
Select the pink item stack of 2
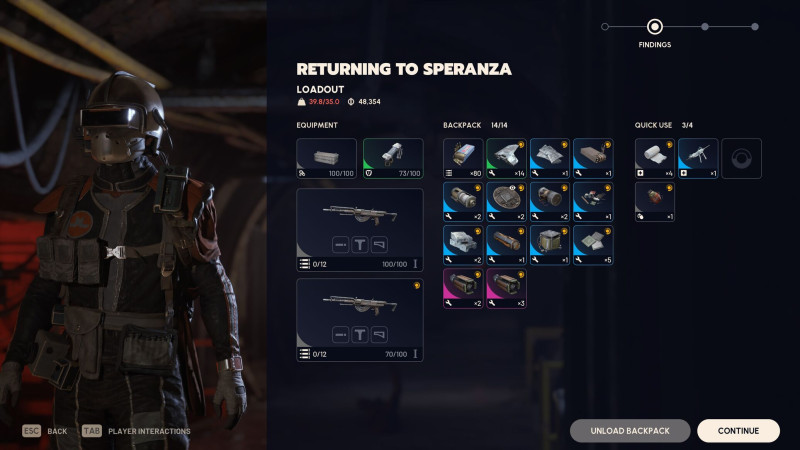click(x=463, y=288)
